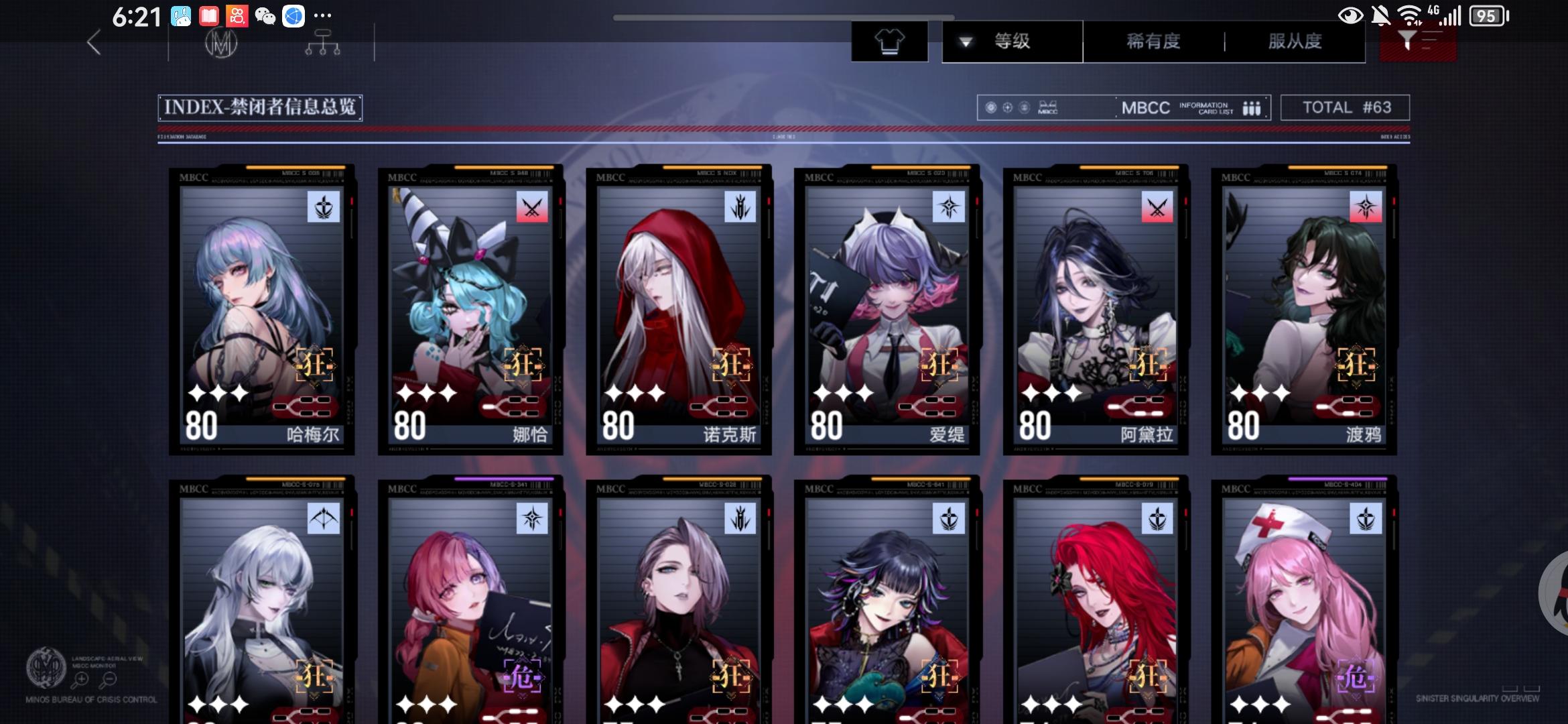Select the shirt/costume icon in top toolbar
Viewport: 1568px width, 724px height.
(889, 40)
